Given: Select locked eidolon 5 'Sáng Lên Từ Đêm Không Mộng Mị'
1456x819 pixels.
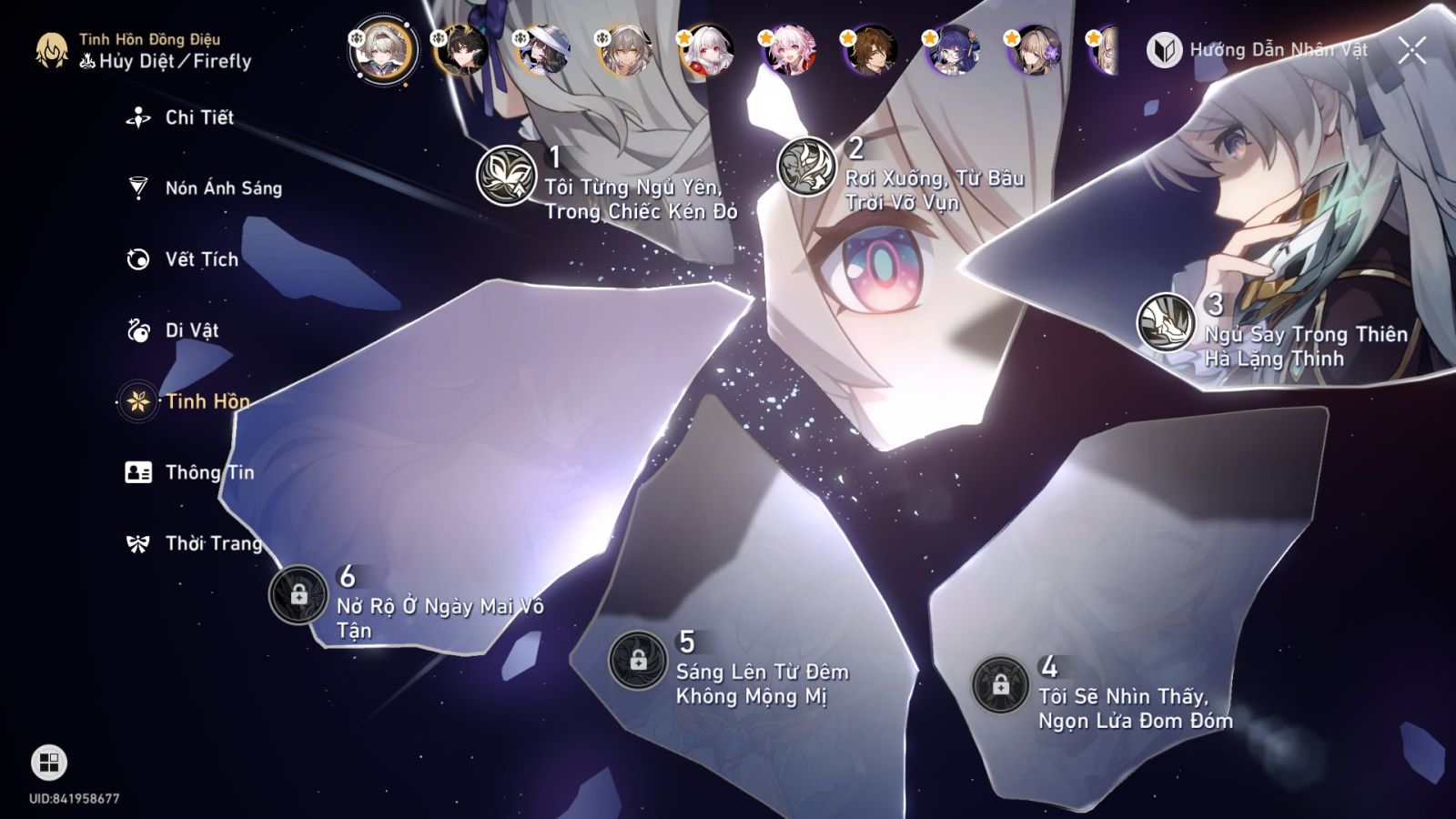Looking at the screenshot, I should pyautogui.click(x=638, y=660).
